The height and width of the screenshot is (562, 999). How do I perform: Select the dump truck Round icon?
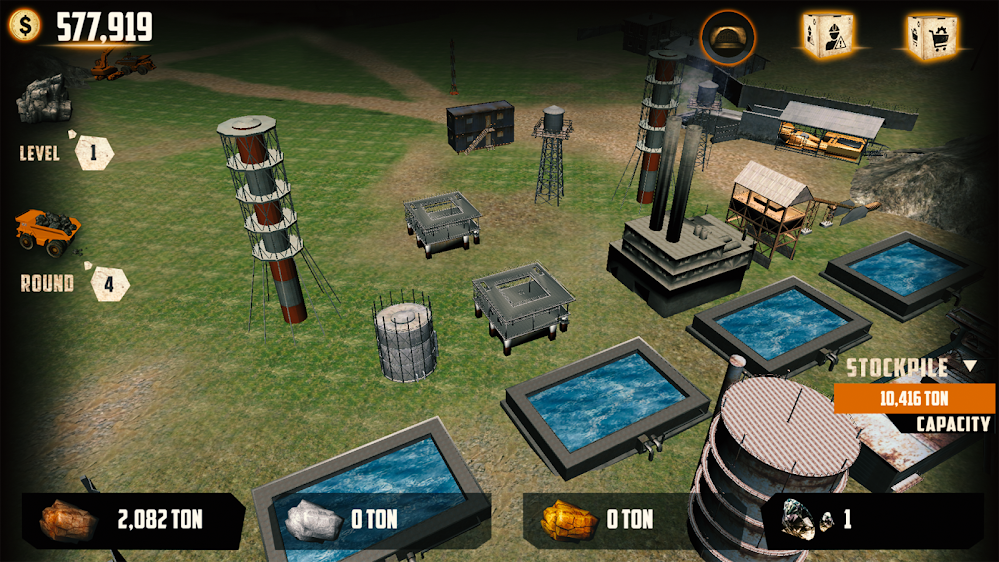point(46,230)
